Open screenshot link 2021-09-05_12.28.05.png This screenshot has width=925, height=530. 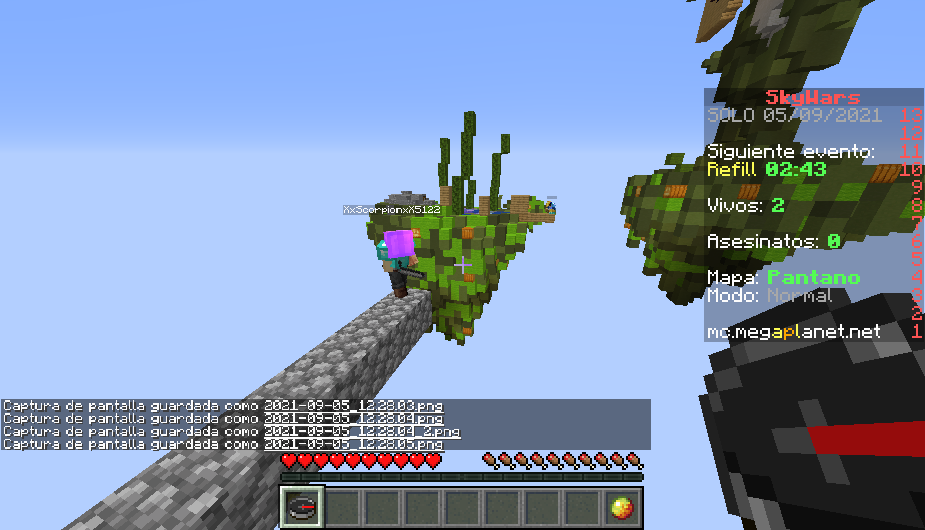[x=353, y=444]
